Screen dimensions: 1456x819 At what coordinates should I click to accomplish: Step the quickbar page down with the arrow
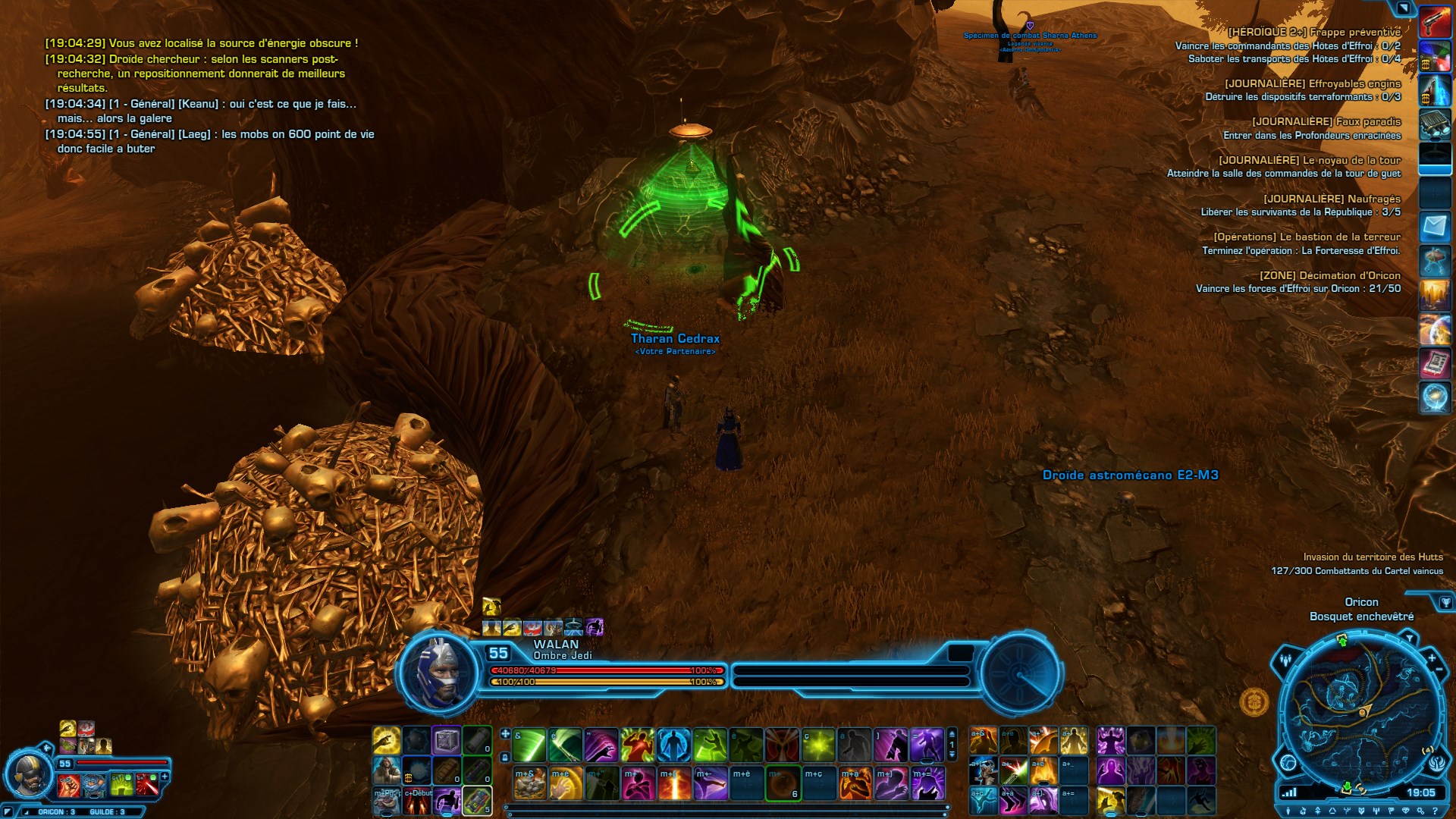pos(952,755)
